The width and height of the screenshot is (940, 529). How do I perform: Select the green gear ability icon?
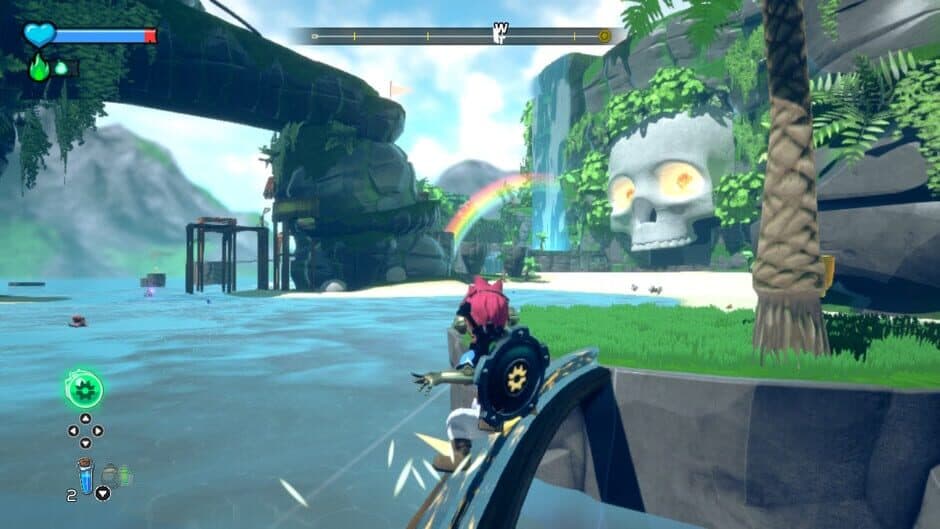84,389
